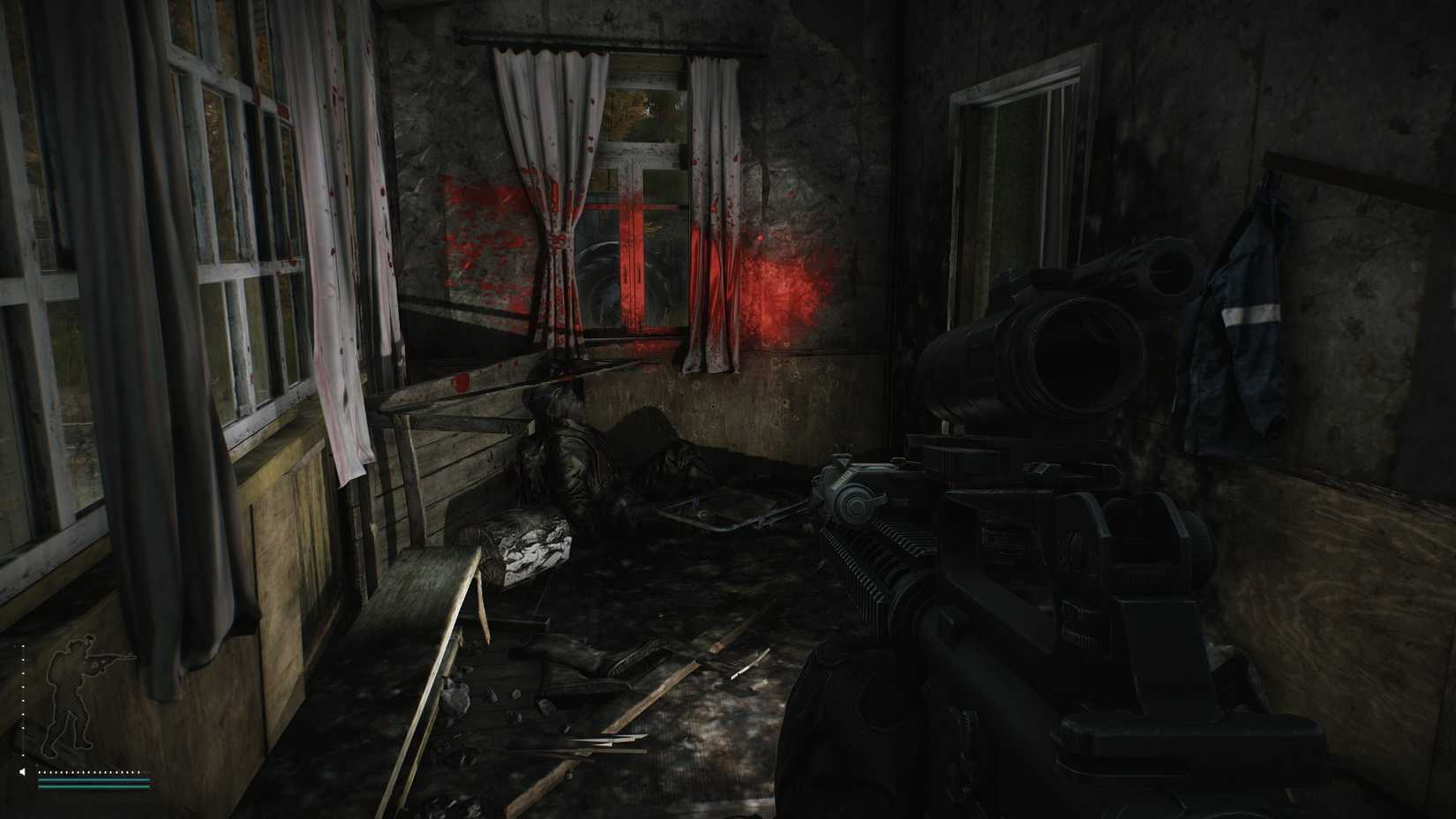
Task: Click the topmost dot on the stance height scale
Action: (23, 645)
